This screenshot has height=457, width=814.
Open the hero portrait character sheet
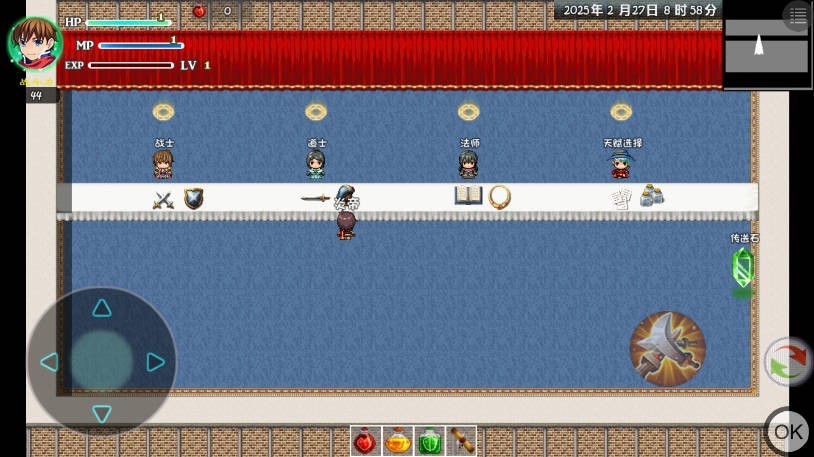(35, 43)
